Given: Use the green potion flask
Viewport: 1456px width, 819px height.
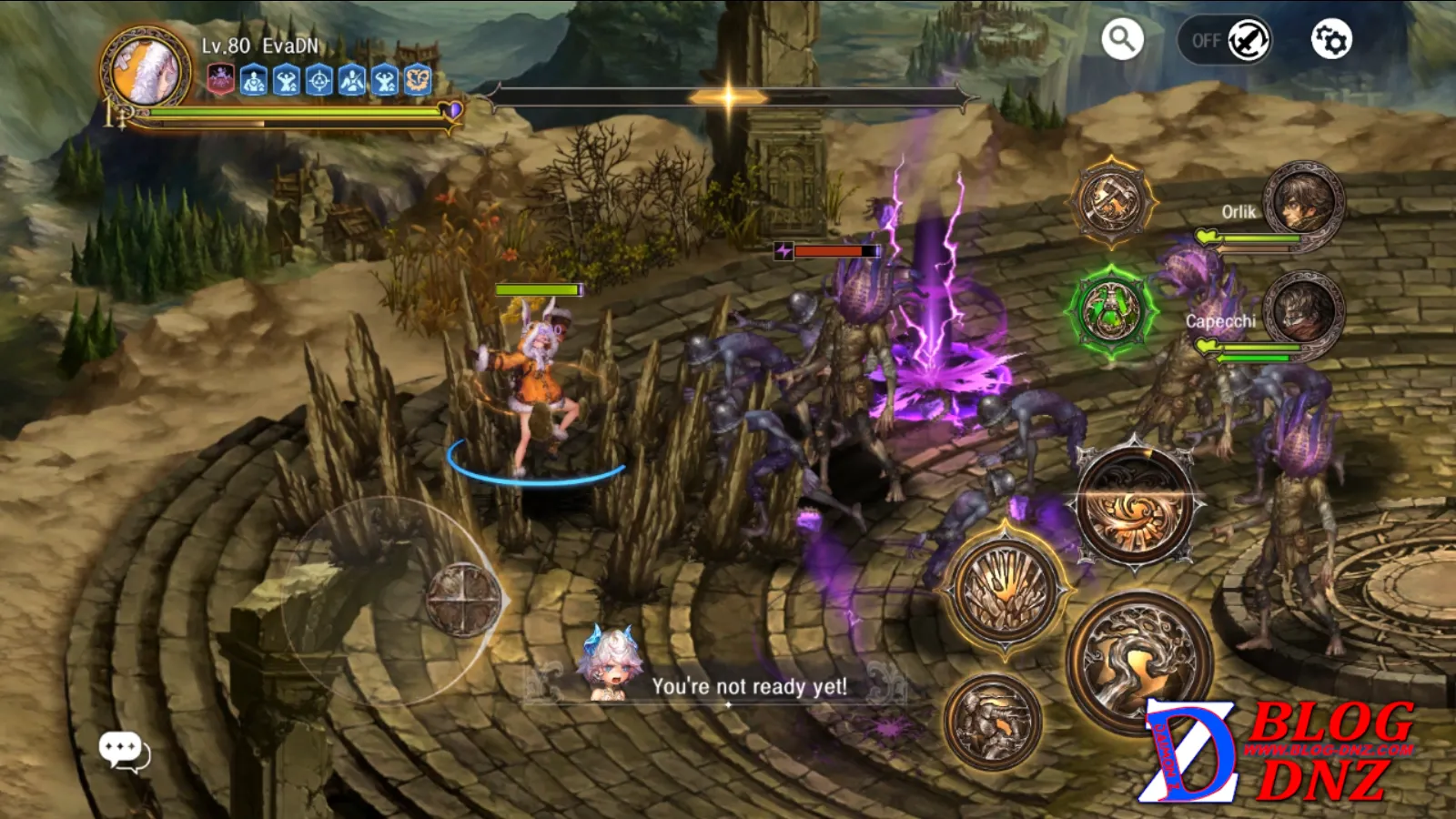Looking at the screenshot, I should pyautogui.click(x=1112, y=310).
